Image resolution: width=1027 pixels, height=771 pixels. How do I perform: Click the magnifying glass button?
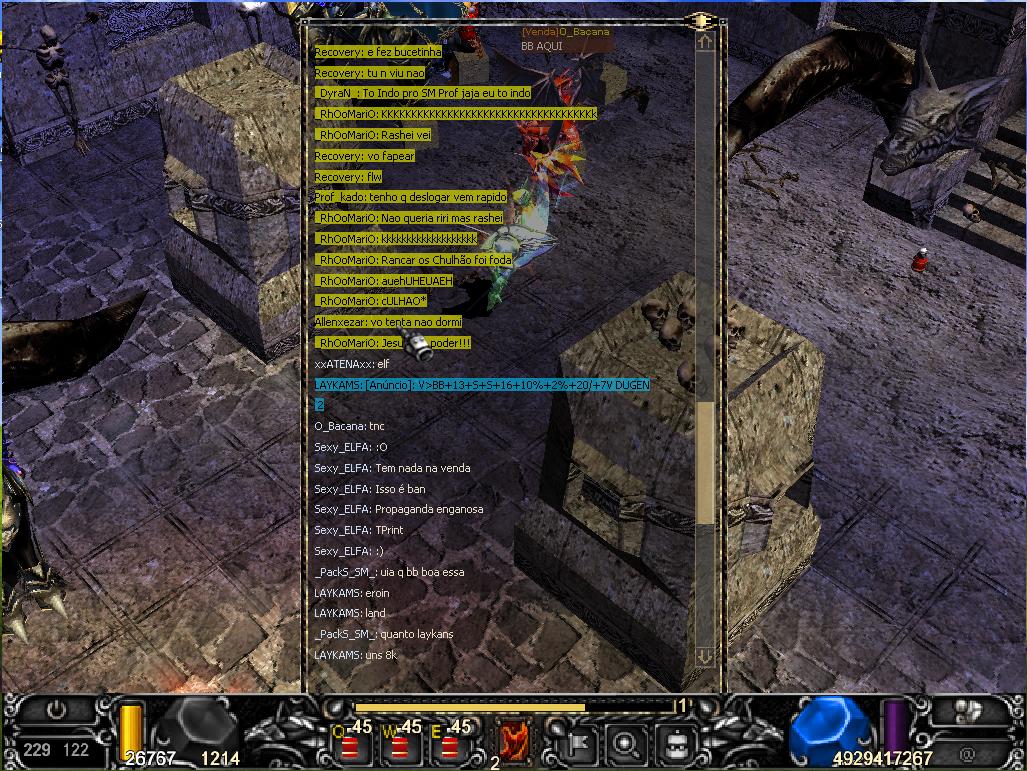point(627,743)
